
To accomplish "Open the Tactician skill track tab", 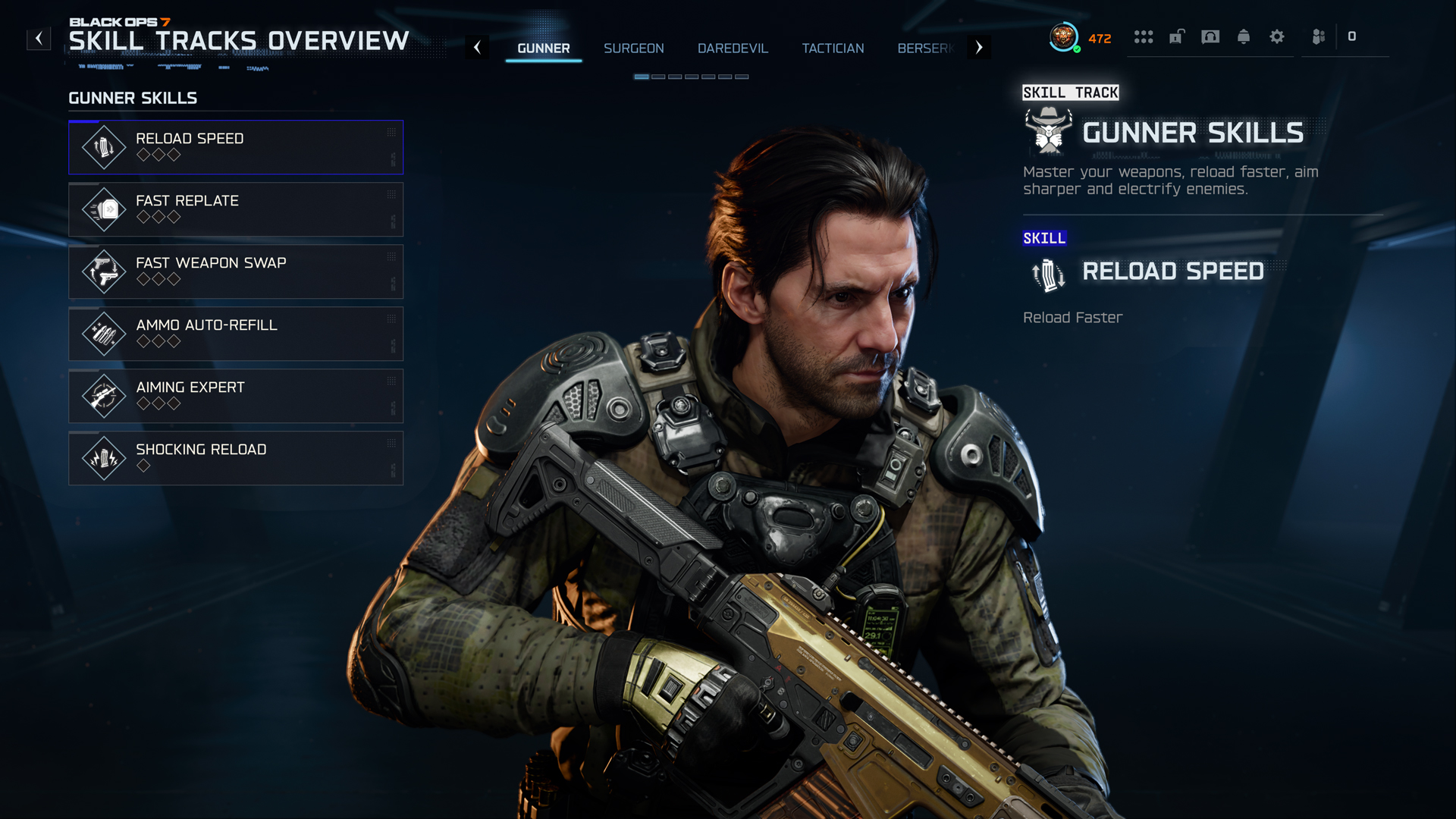I will coord(833,48).
